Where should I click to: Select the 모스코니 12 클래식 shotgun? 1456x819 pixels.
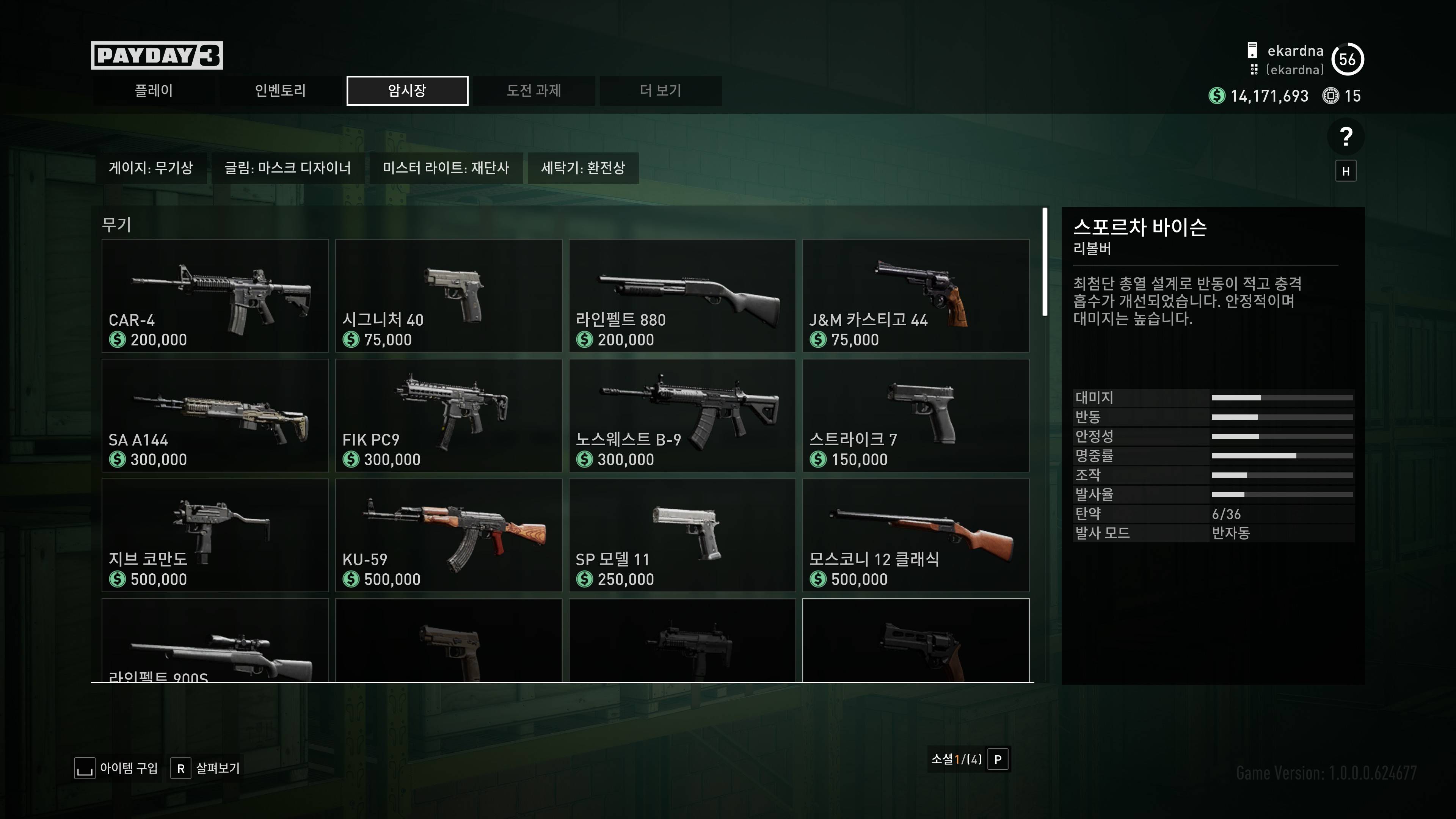tap(916, 535)
